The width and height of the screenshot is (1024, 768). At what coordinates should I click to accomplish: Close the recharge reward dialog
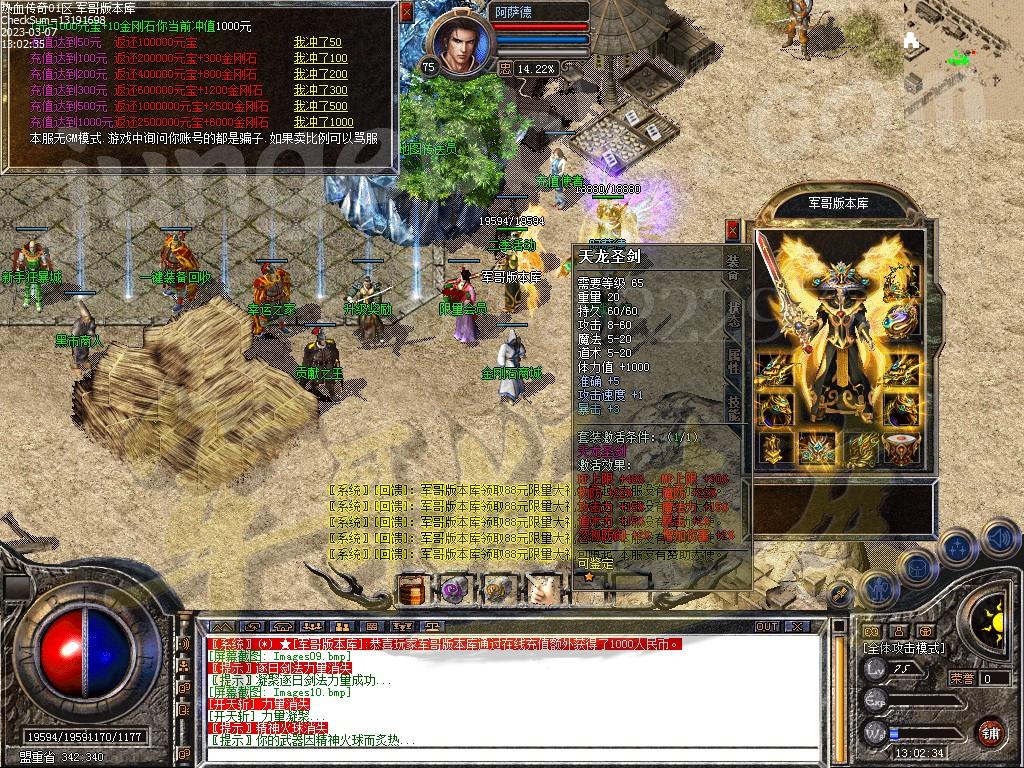tap(406, 12)
